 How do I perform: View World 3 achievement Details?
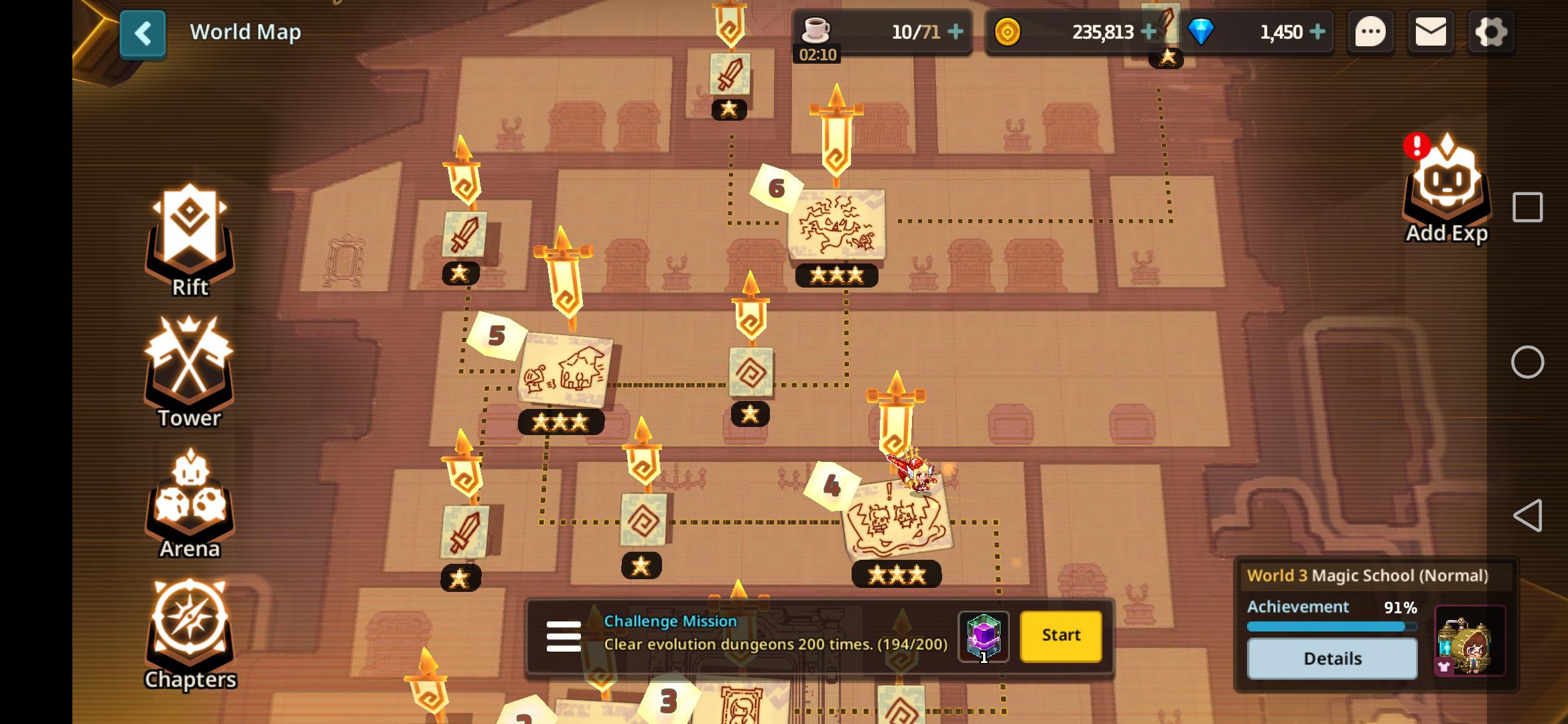1333,658
